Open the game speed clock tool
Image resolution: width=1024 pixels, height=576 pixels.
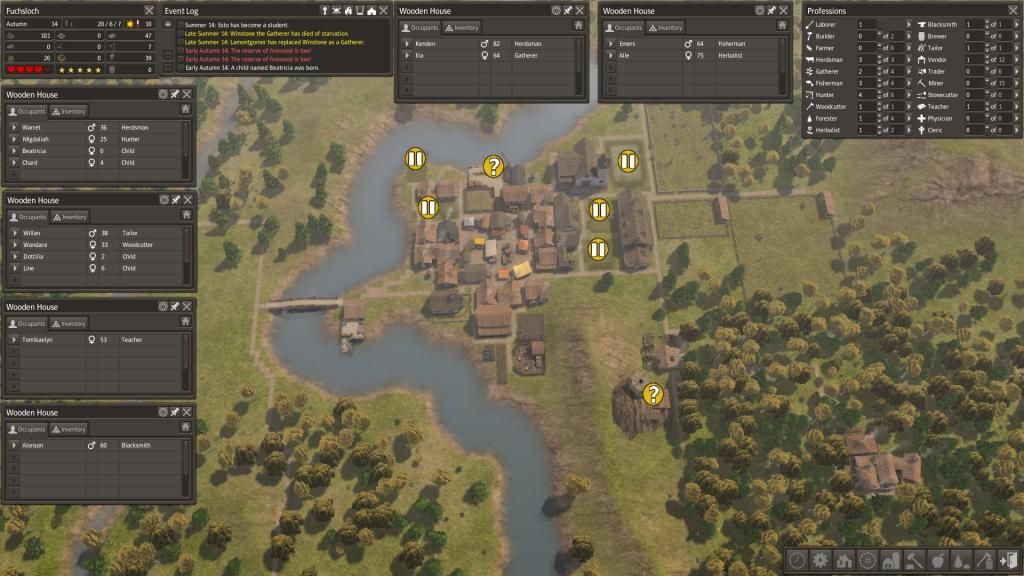[x=796, y=560]
